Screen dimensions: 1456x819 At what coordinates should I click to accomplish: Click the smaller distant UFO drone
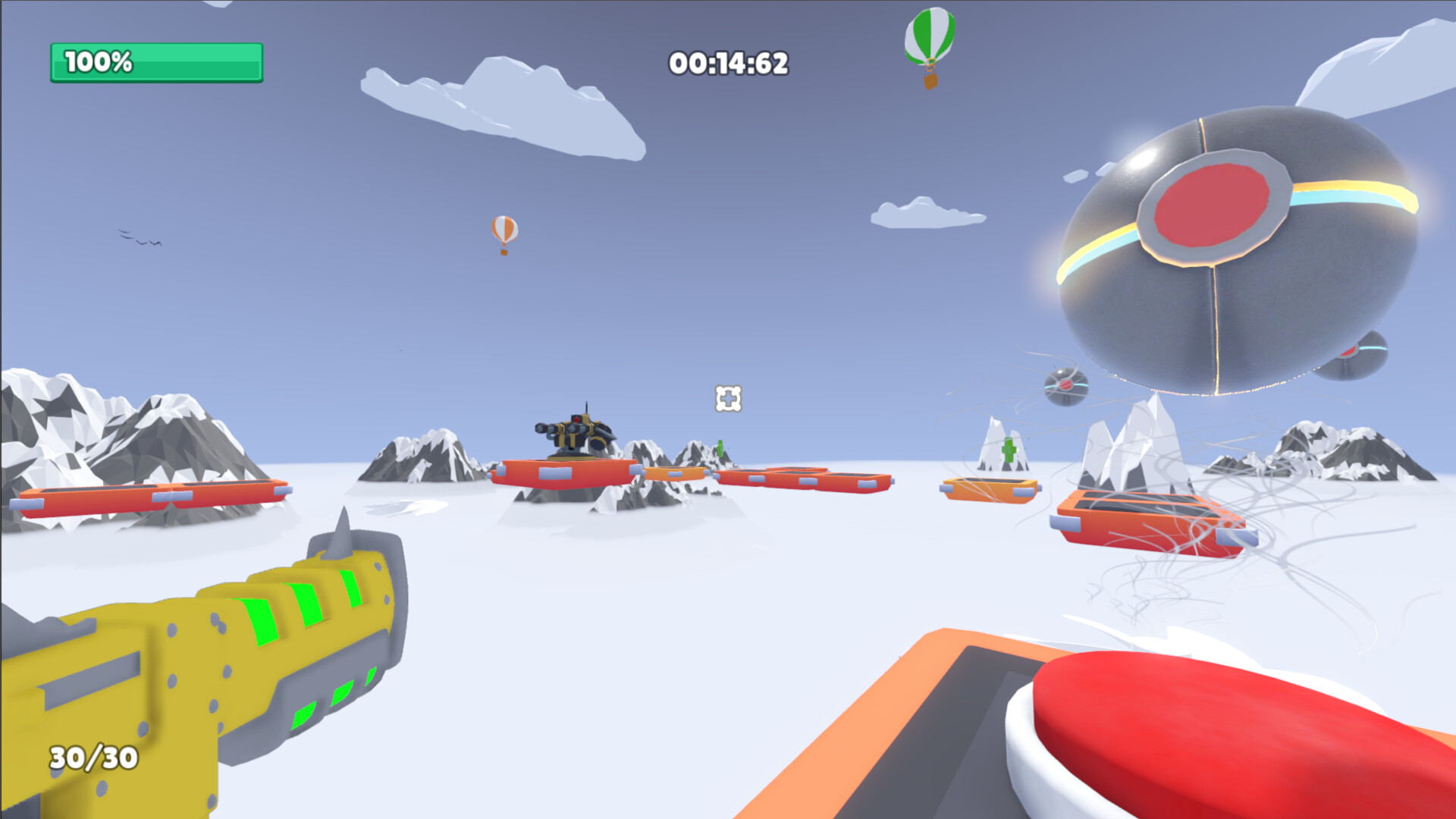pyautogui.click(x=1065, y=387)
